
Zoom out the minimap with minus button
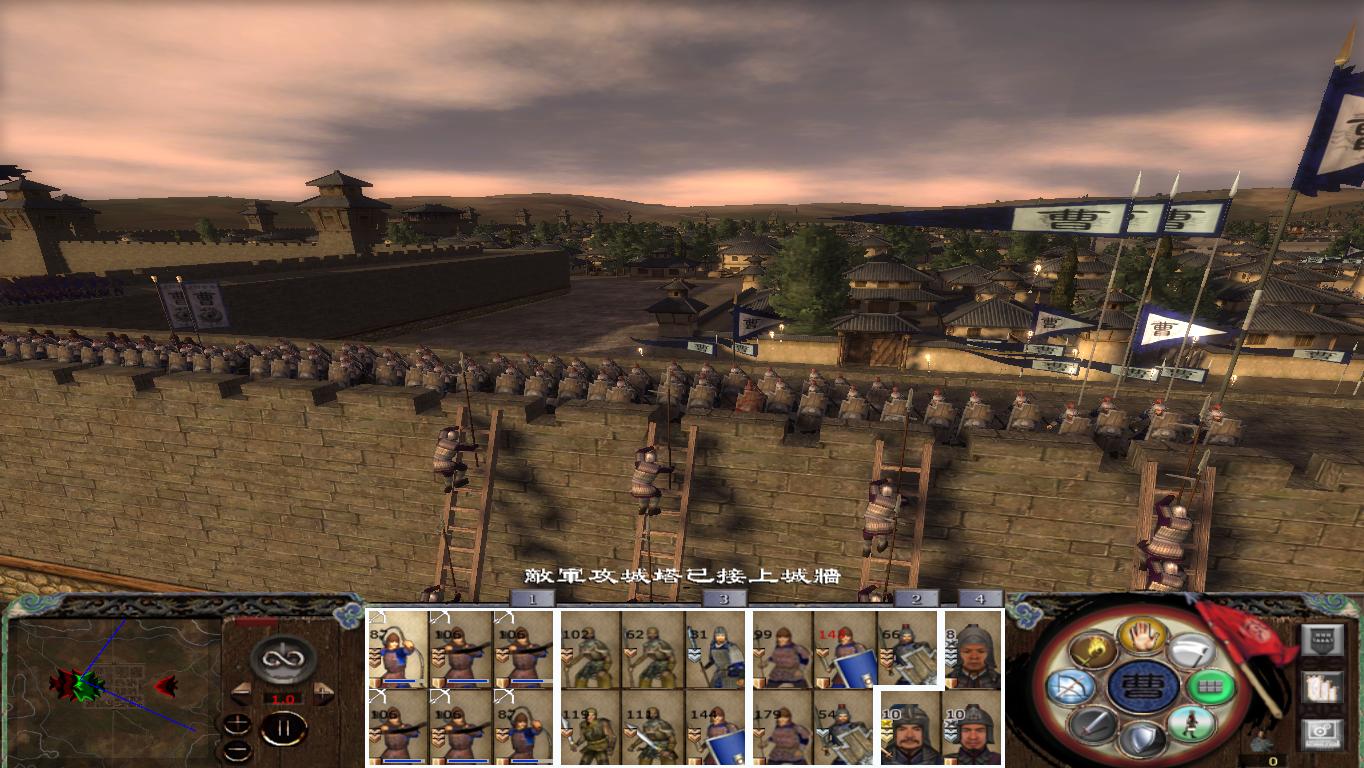tap(238, 751)
